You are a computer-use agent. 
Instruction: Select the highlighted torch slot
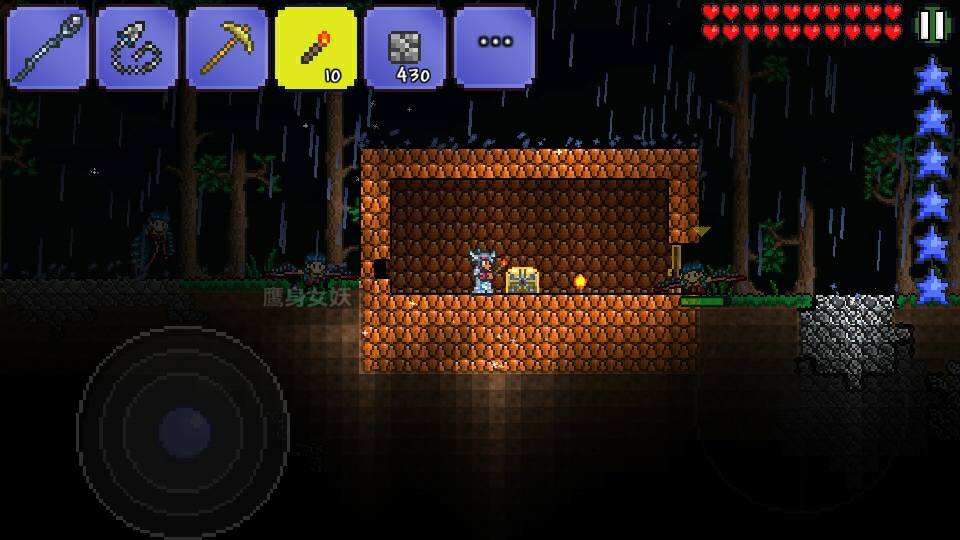[x=316, y=47]
